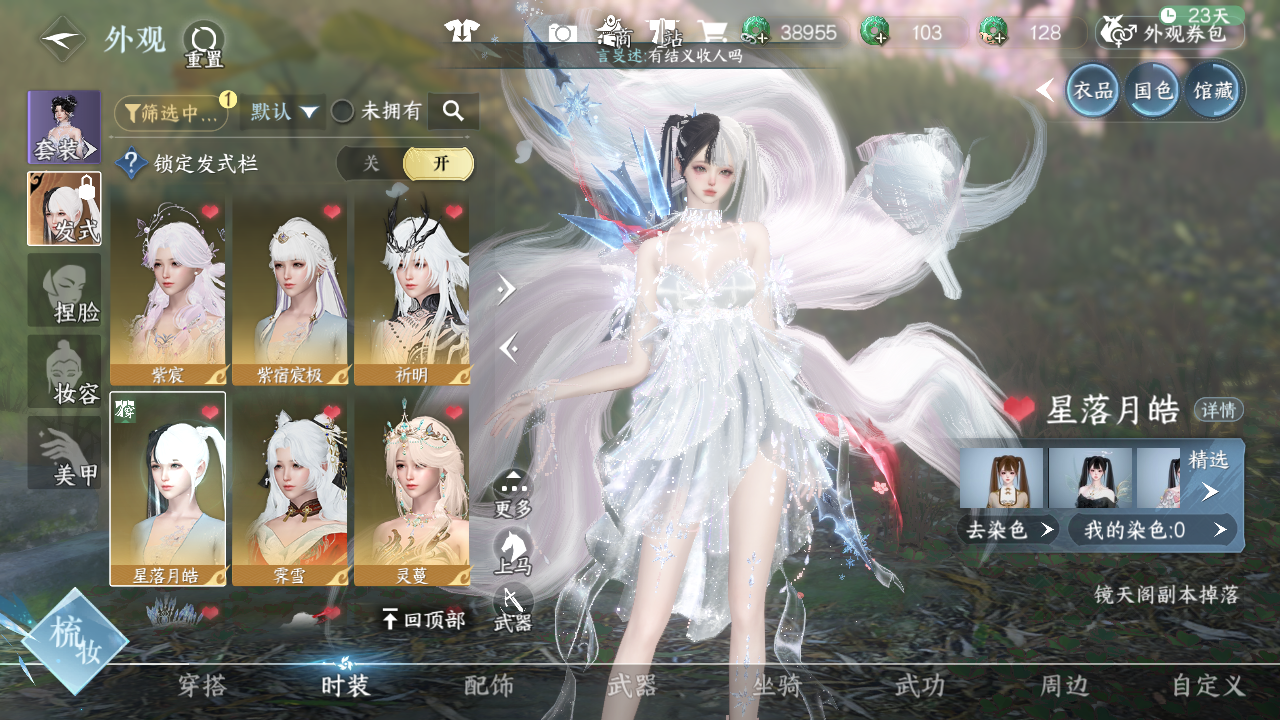Switch to the 套装 outfit set category
The image size is (1280, 720).
(64, 128)
